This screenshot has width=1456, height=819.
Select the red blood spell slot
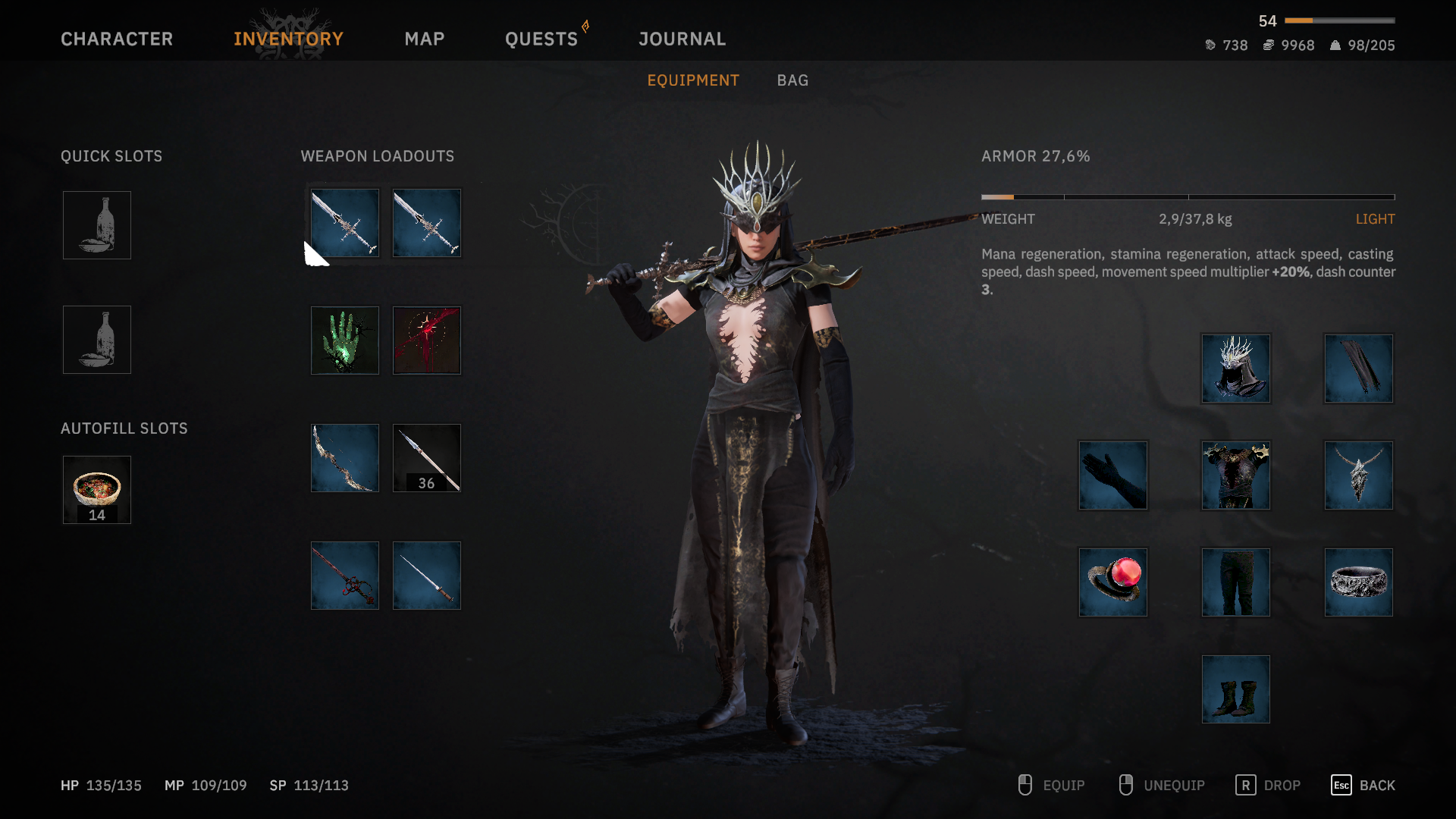tap(427, 340)
